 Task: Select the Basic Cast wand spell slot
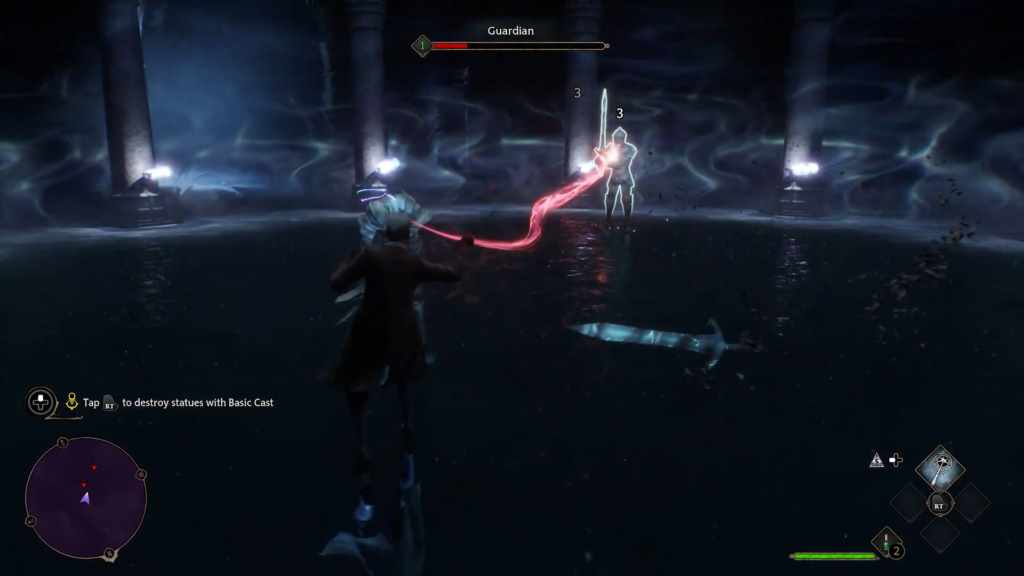point(939,467)
